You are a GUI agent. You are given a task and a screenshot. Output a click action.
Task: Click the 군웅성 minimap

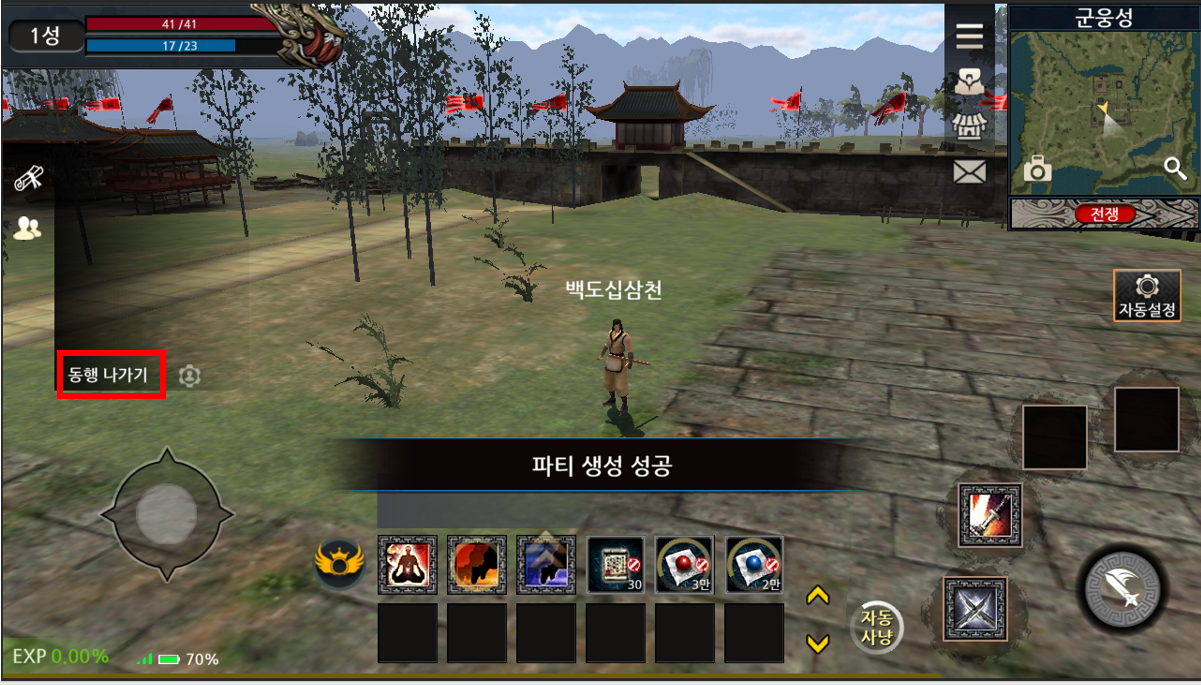tap(1103, 110)
